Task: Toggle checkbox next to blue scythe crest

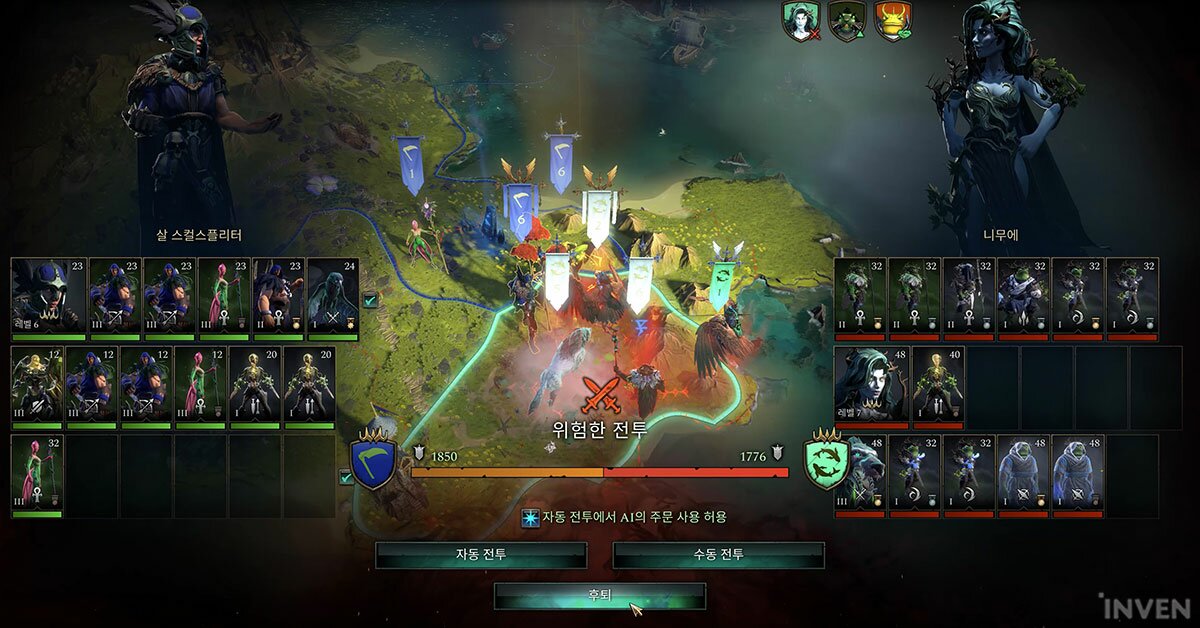Action: pyautogui.click(x=346, y=478)
